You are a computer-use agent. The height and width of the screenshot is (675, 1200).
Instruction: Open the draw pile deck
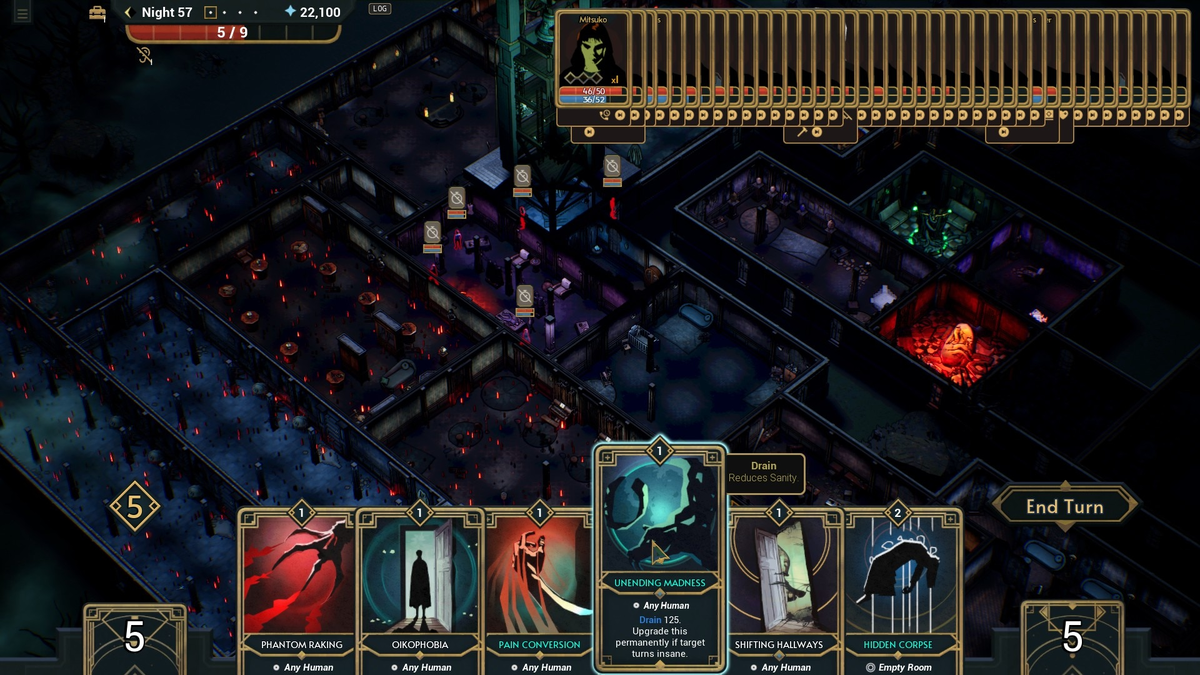[135, 638]
